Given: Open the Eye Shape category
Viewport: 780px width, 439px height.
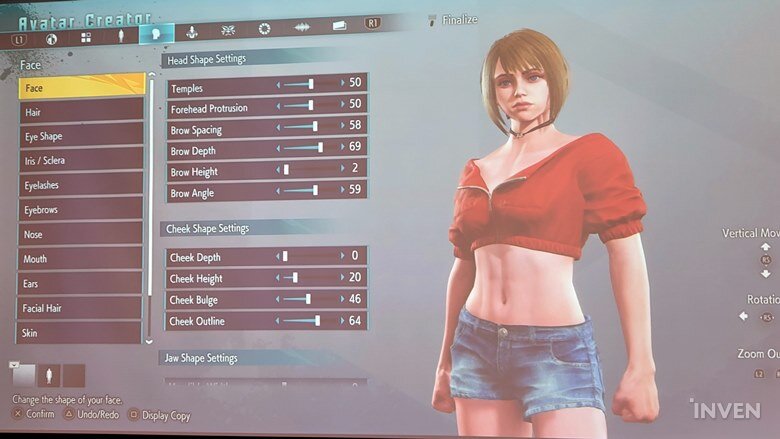Looking at the screenshot, I should (80, 136).
